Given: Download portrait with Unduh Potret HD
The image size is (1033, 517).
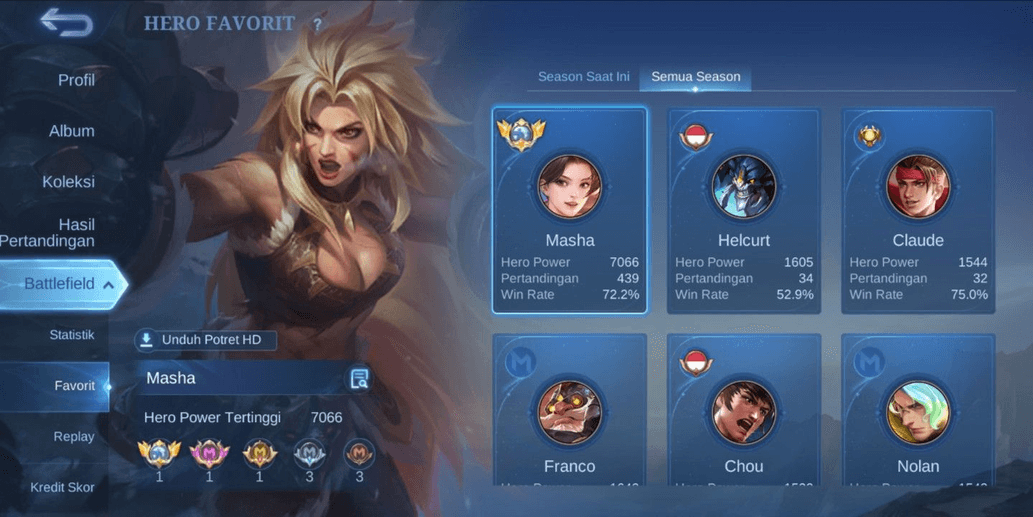Looking at the screenshot, I should [x=206, y=340].
